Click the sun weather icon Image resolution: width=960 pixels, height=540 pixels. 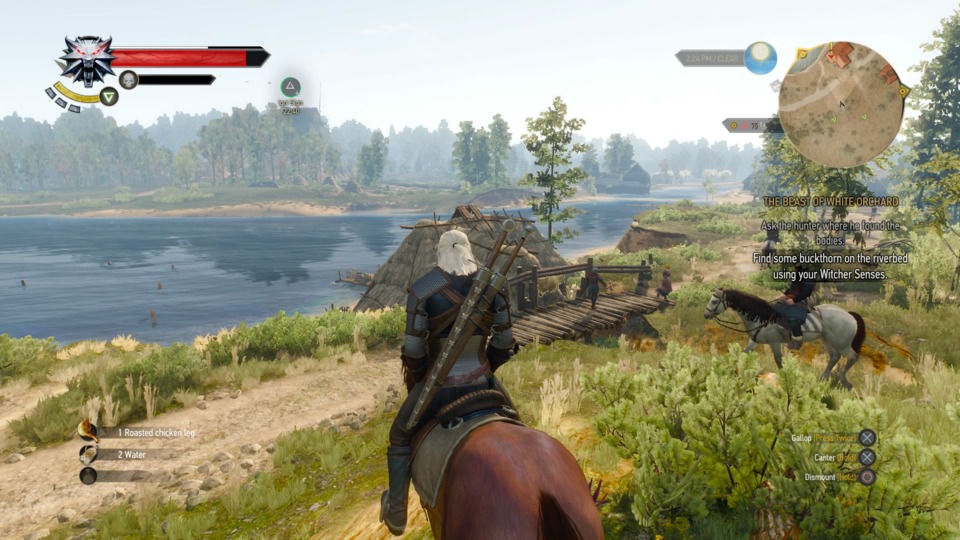760,58
